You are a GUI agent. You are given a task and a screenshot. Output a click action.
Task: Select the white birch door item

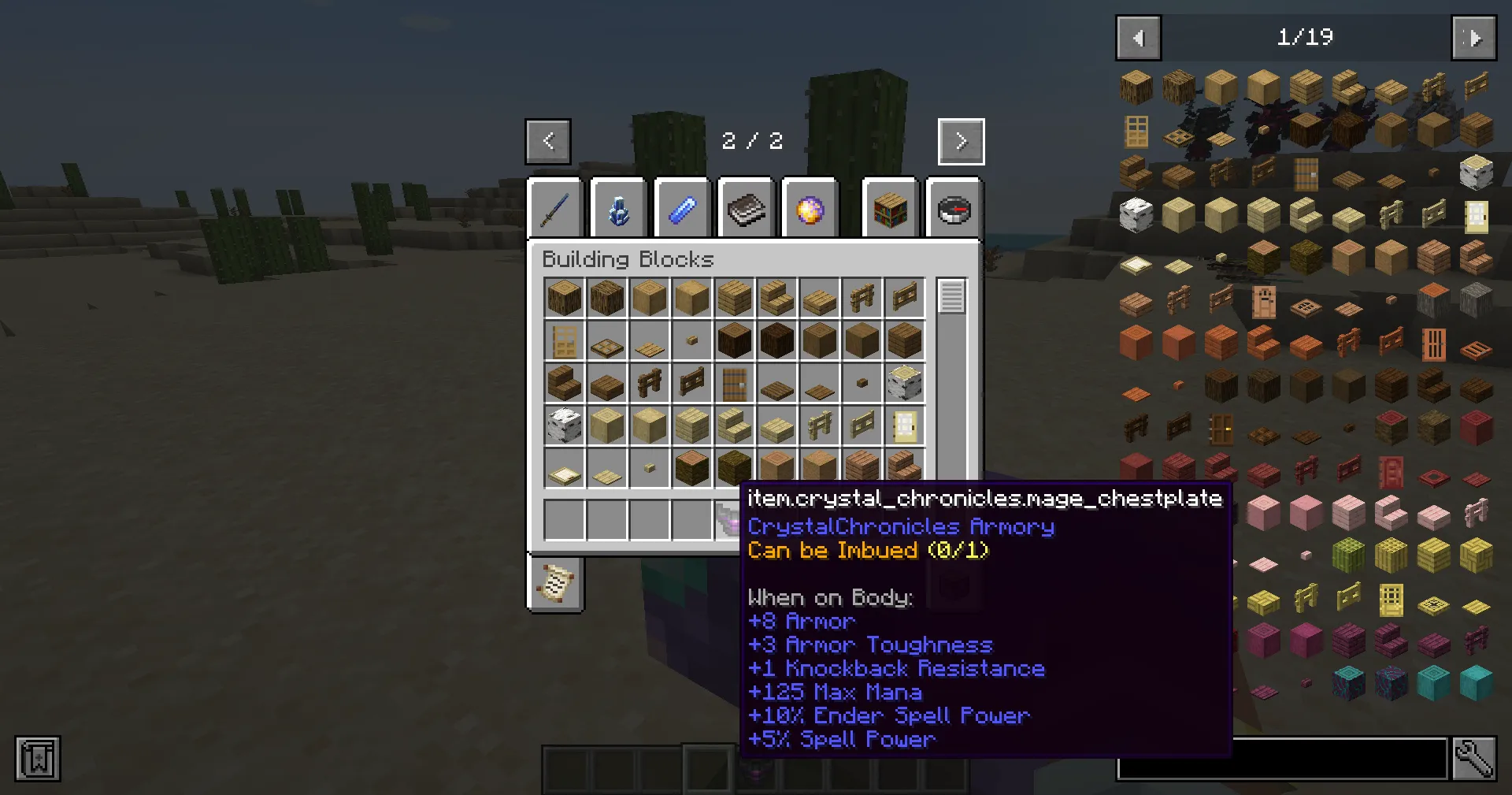point(904,425)
